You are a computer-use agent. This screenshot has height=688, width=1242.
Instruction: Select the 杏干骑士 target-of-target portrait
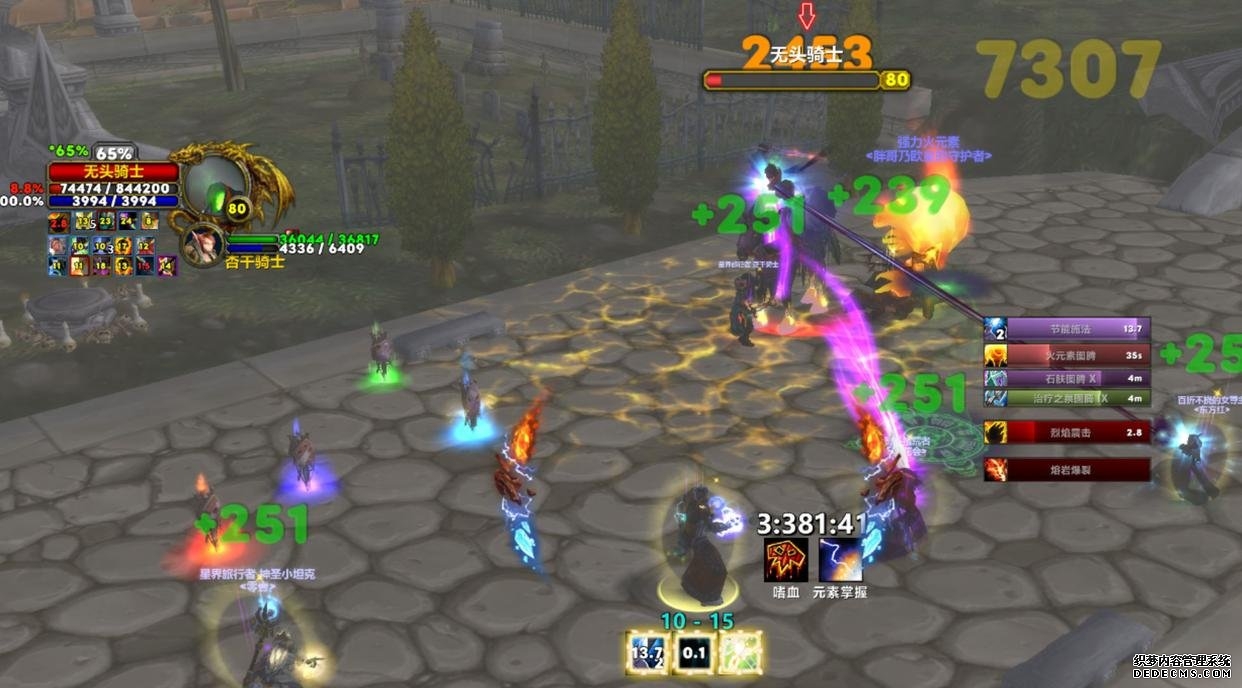pos(203,243)
